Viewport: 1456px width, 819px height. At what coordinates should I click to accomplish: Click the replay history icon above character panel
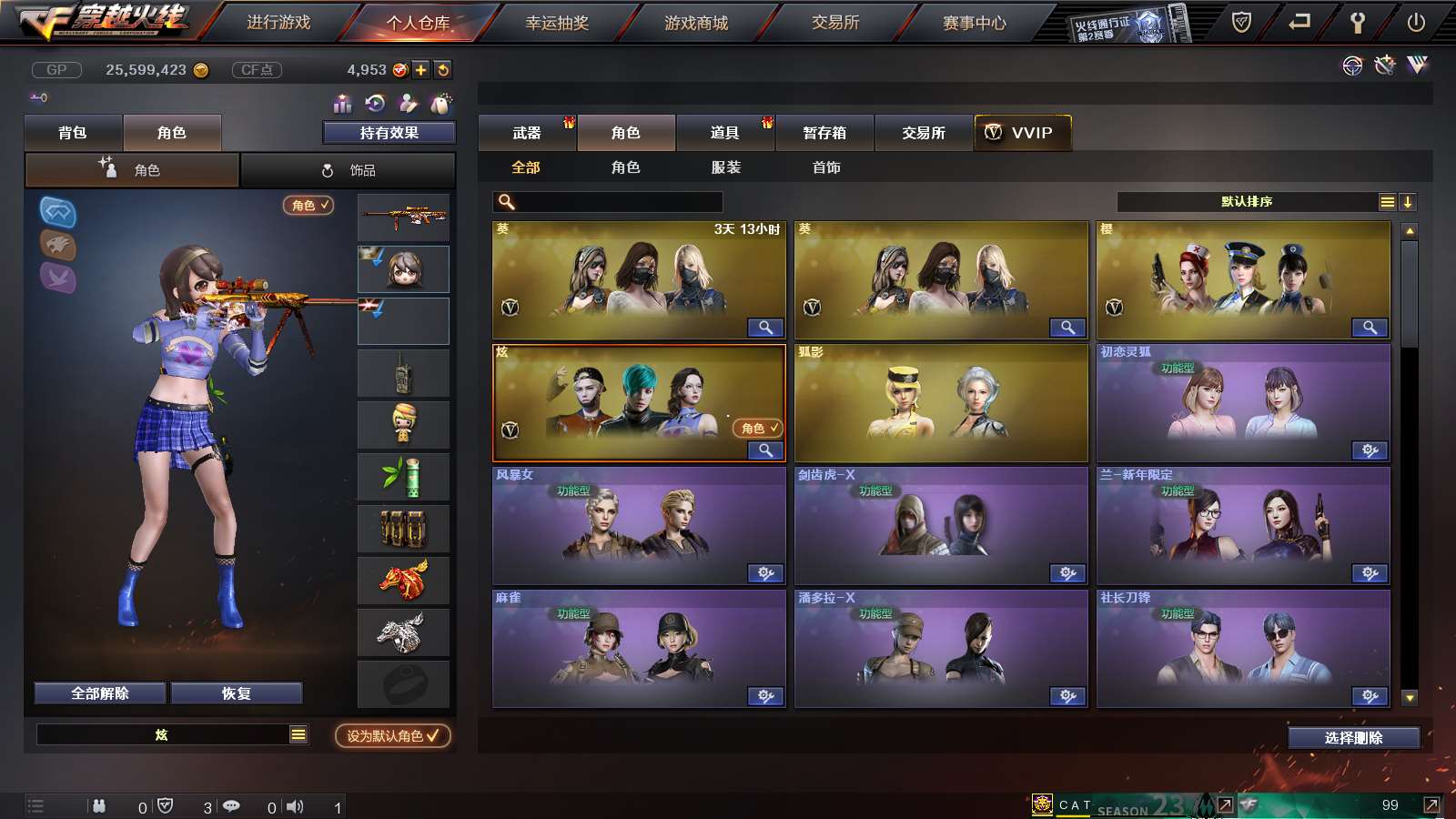tap(375, 105)
